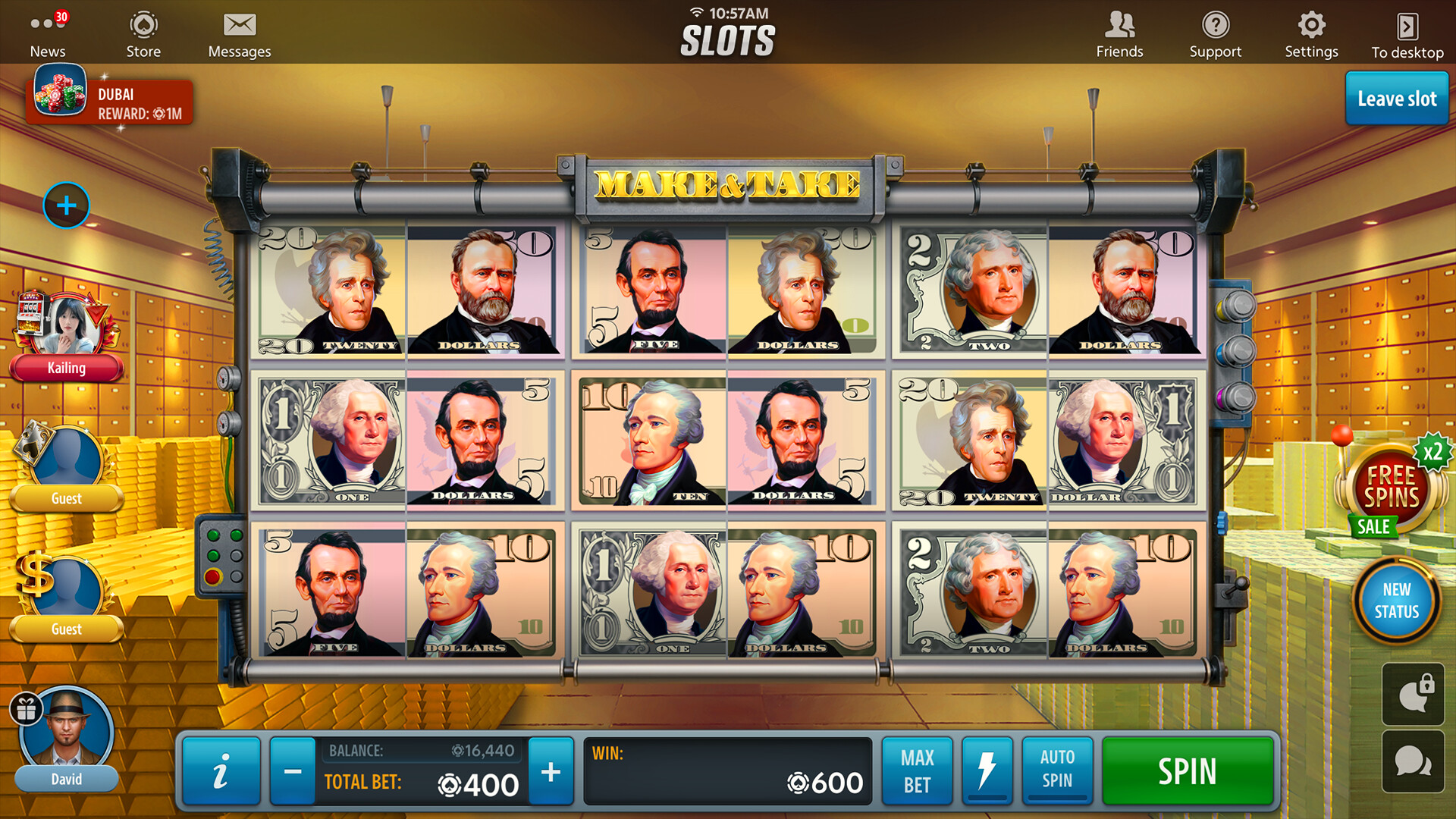1456x819 pixels.
Task: Expand the DUBAI reward banner
Action: [108, 101]
